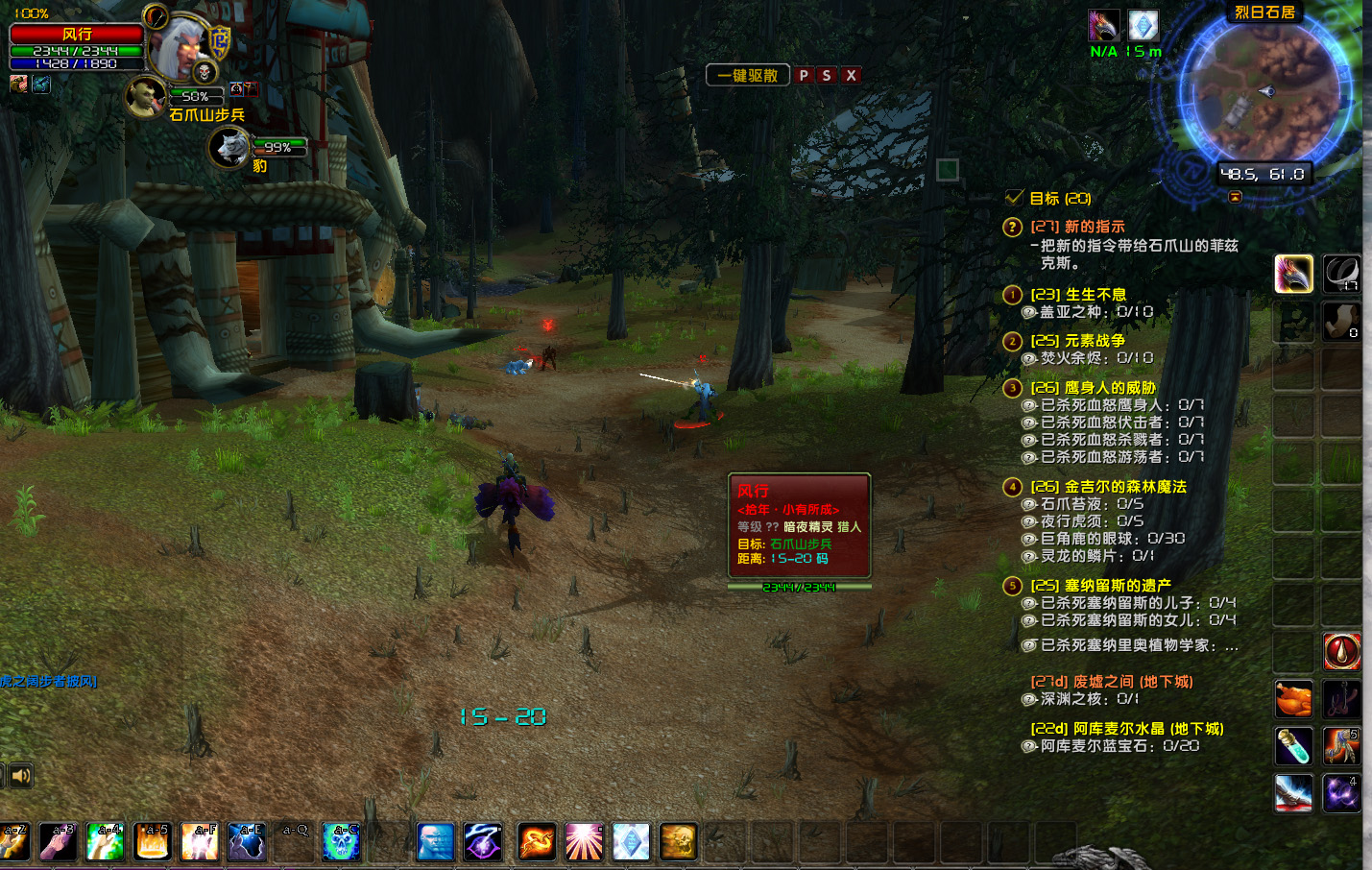1372x870 pixels.
Task: Select the 鹰身人的威胁 quest in the tracker
Action: [x=1093, y=387]
